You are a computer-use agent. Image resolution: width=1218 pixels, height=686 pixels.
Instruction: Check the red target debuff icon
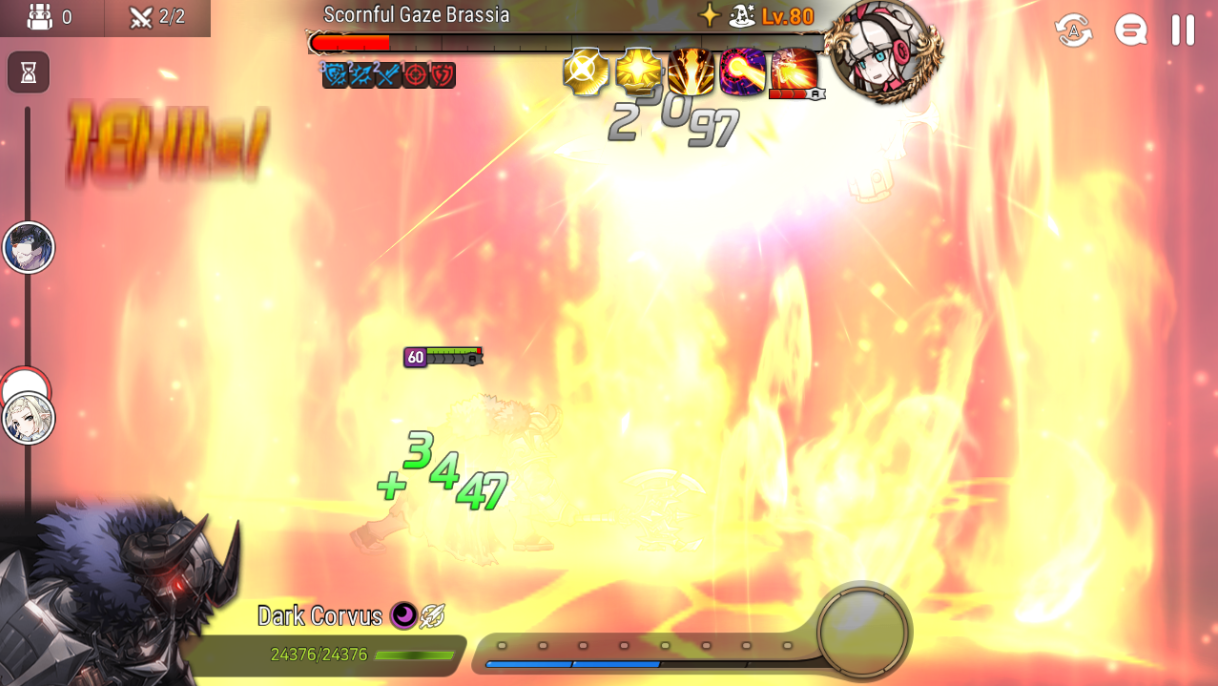pyautogui.click(x=416, y=75)
